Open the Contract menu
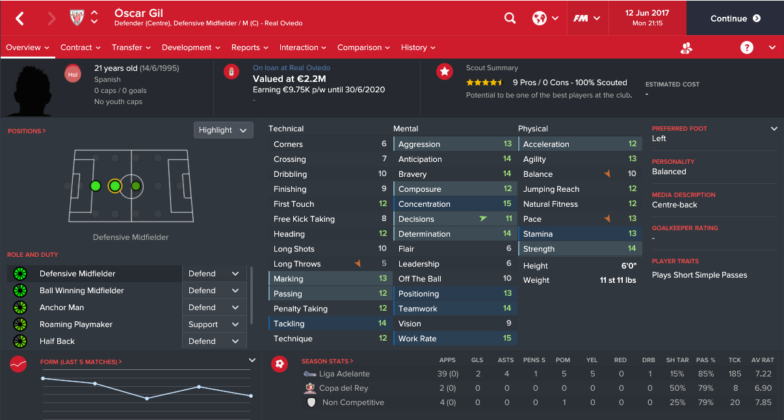The image size is (784, 420). [x=81, y=47]
